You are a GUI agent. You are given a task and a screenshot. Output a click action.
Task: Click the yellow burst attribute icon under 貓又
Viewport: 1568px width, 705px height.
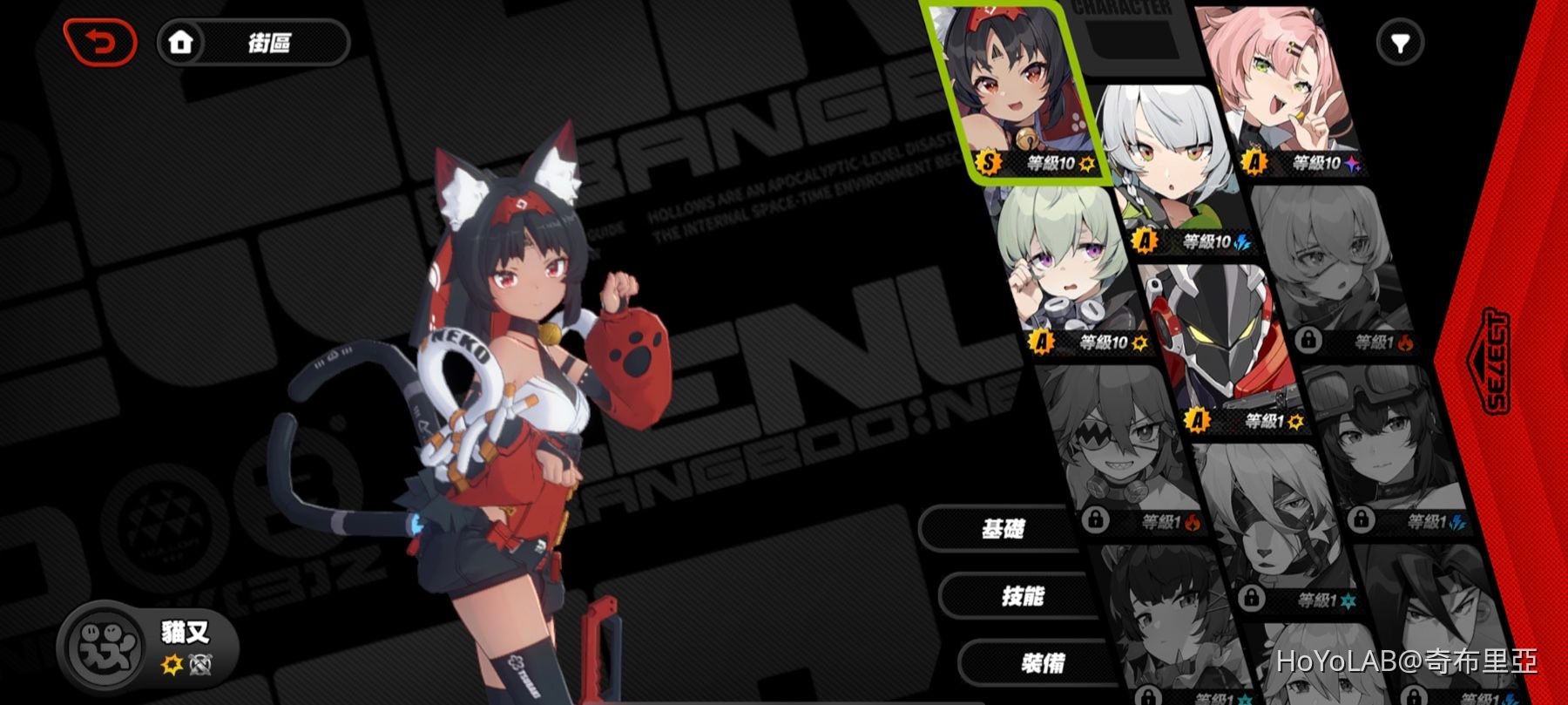tap(172, 664)
